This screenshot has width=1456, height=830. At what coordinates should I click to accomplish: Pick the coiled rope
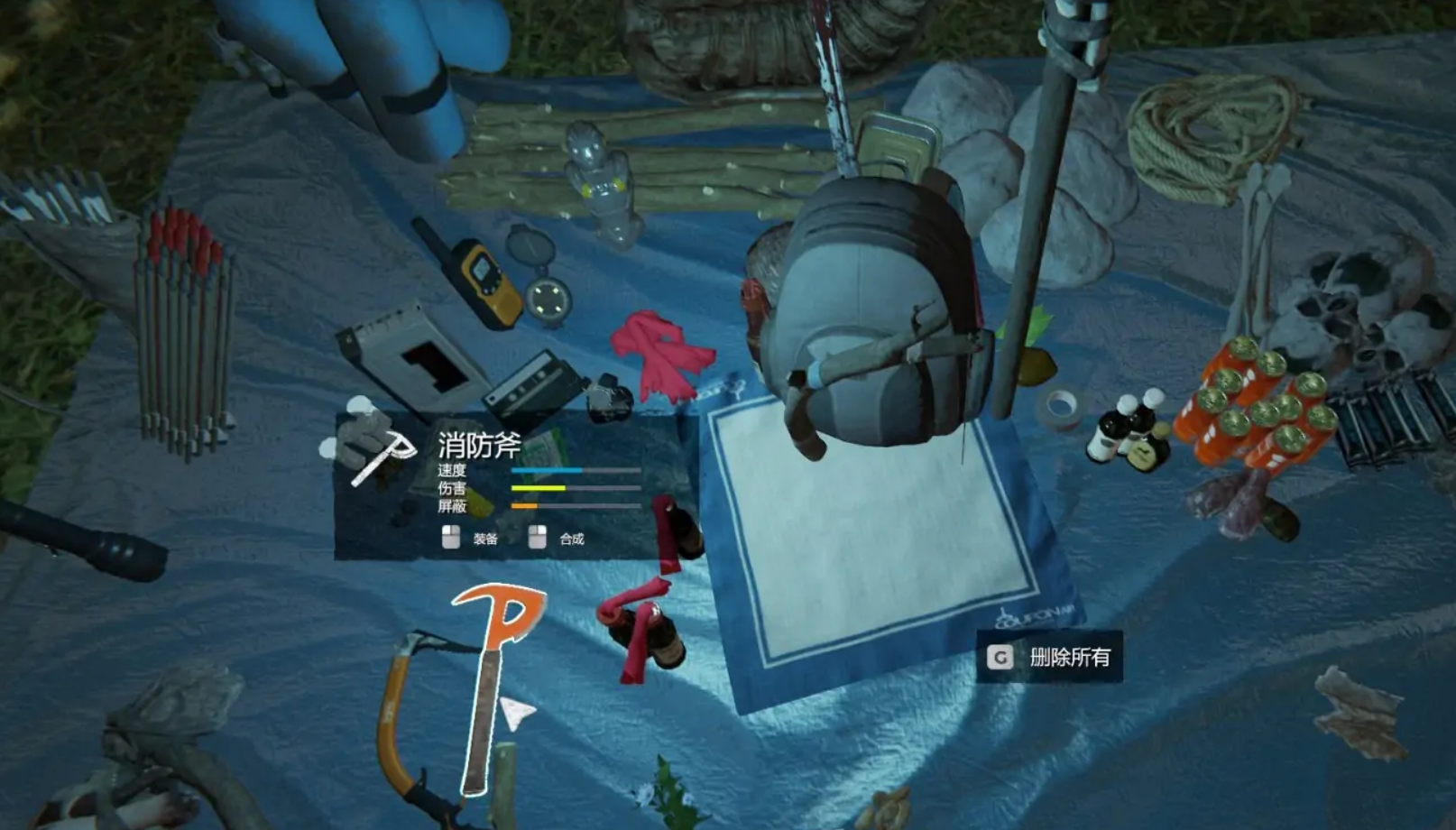point(1212,134)
